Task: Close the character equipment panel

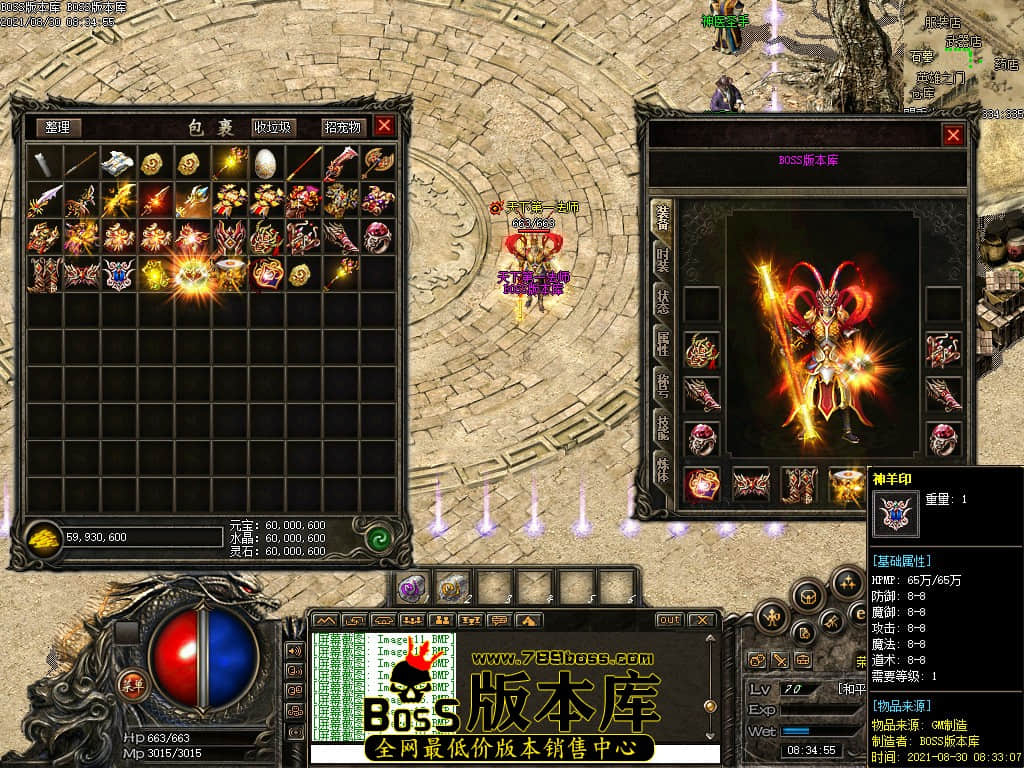Action: pyautogui.click(x=953, y=135)
